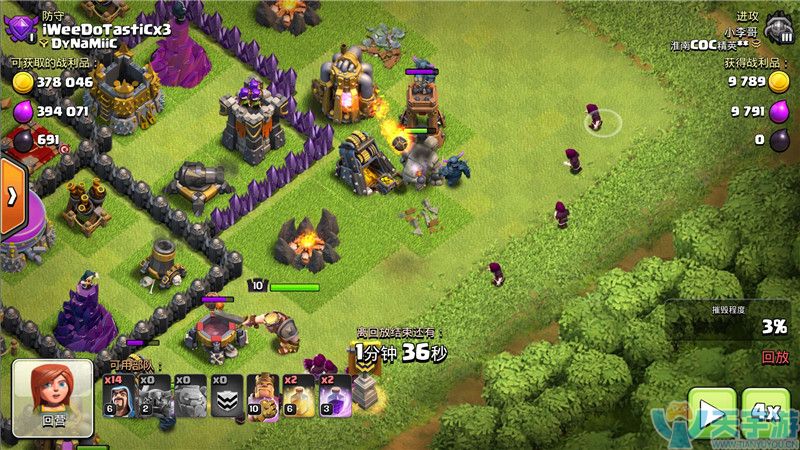Select the greyed-out clan castle troops slot
800x450 pixels.
point(226,394)
